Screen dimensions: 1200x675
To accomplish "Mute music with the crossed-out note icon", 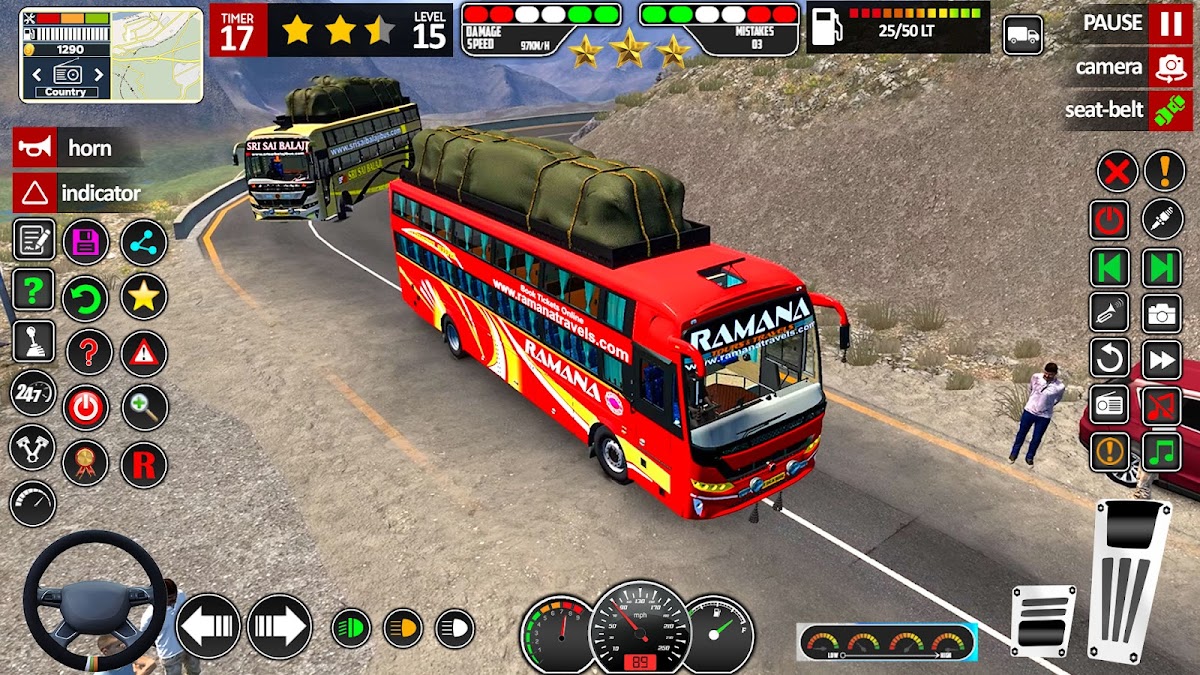I will [1162, 406].
